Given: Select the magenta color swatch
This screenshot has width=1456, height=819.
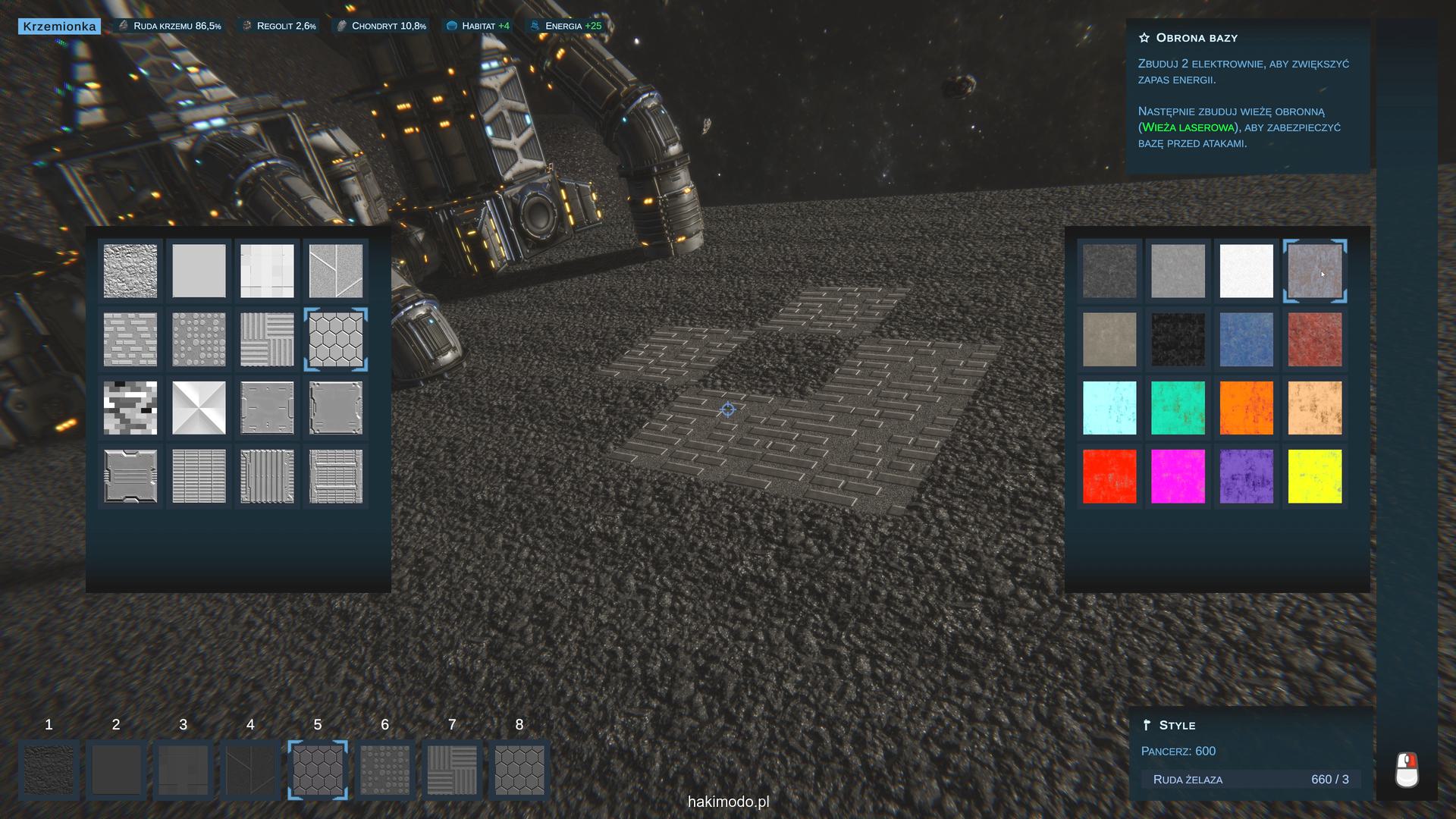Looking at the screenshot, I should pos(1178,476).
